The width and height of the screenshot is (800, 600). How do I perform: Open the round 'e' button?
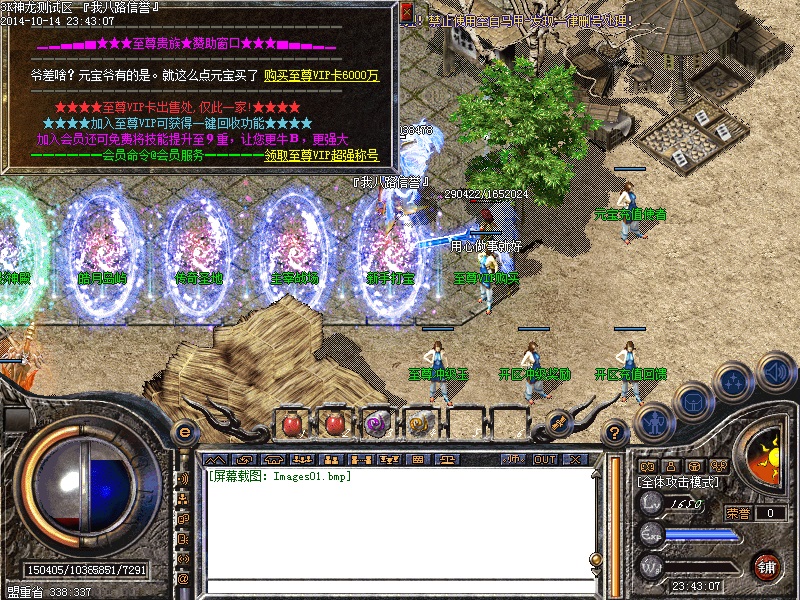pyautogui.click(x=184, y=432)
